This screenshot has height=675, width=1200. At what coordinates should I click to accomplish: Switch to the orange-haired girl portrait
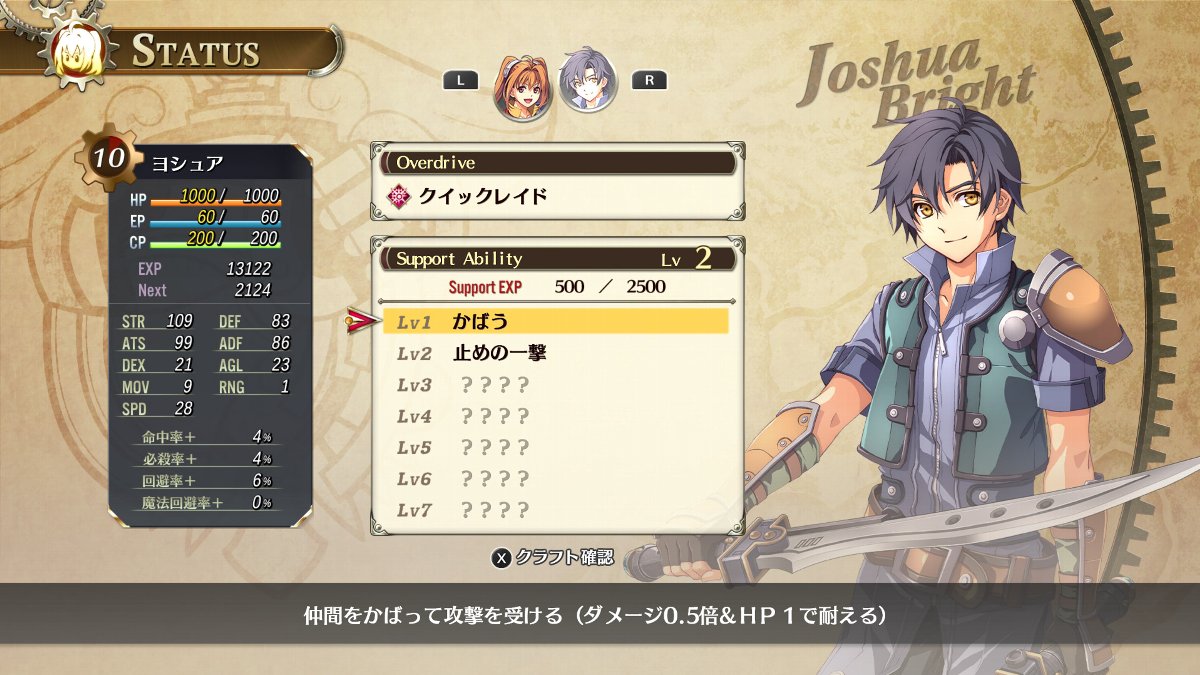pos(522,84)
